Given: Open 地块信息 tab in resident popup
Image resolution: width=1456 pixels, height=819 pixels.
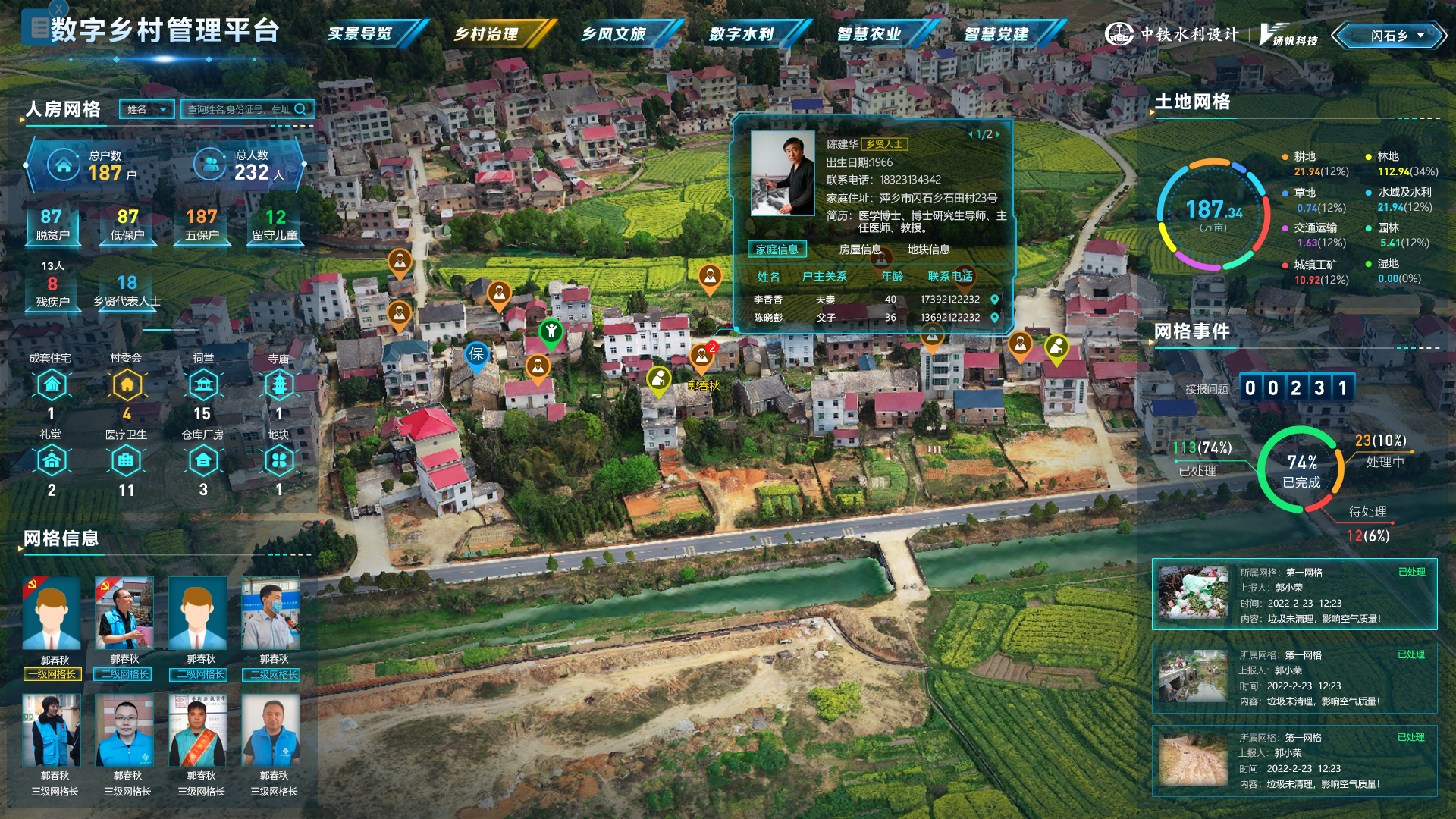Looking at the screenshot, I should (x=928, y=249).
